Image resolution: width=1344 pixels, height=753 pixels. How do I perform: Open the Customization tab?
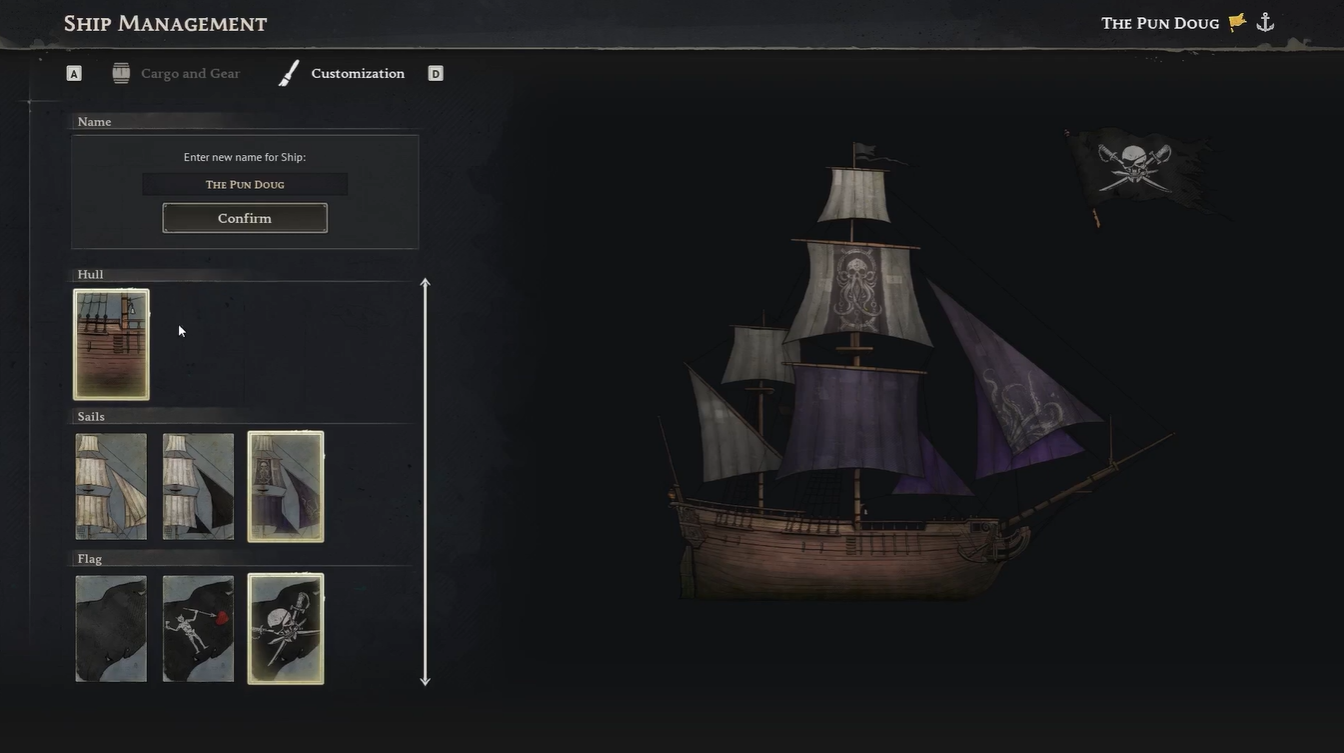coord(357,72)
